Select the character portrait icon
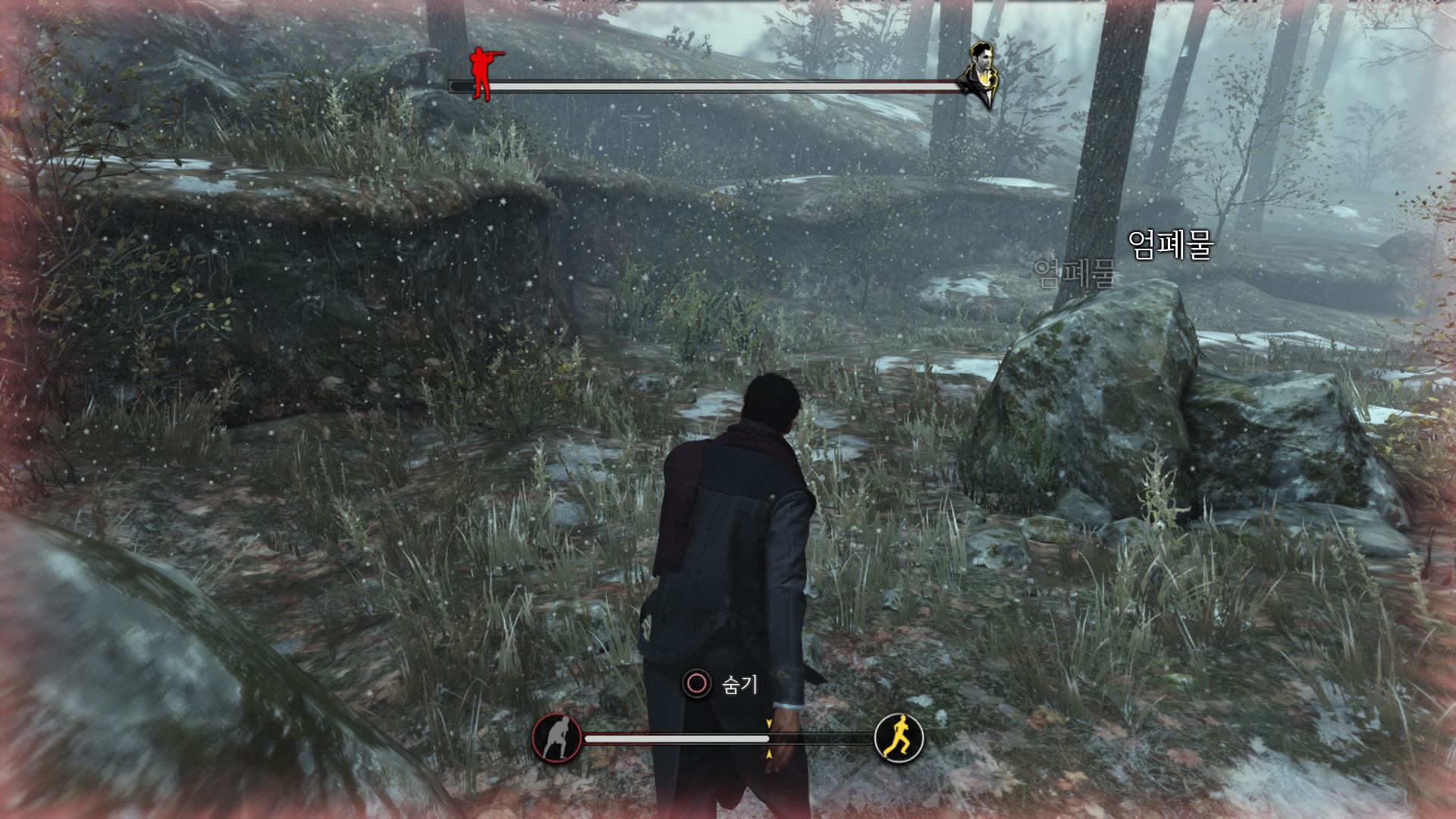 tap(979, 74)
